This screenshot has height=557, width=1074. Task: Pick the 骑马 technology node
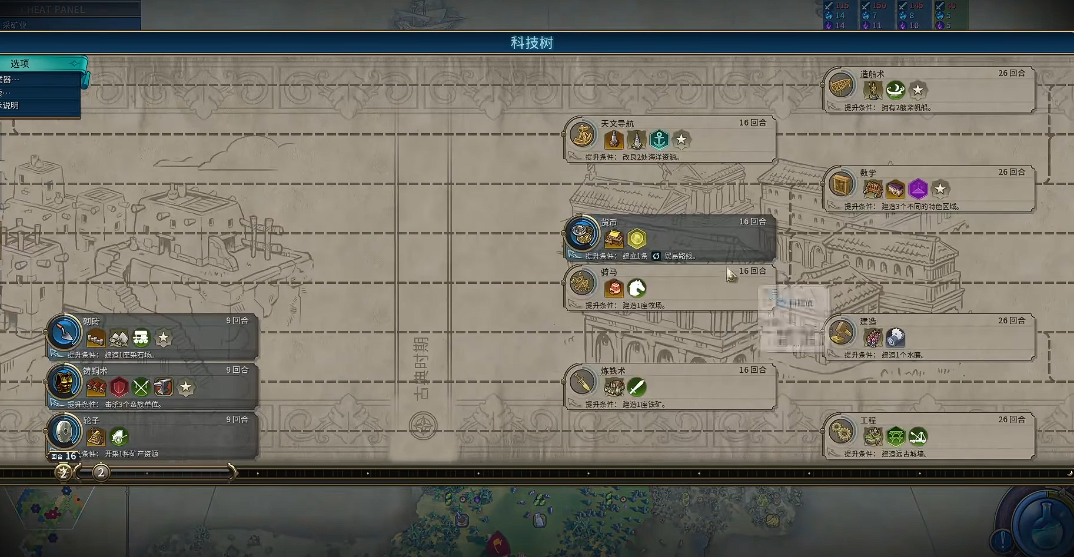tap(670, 287)
